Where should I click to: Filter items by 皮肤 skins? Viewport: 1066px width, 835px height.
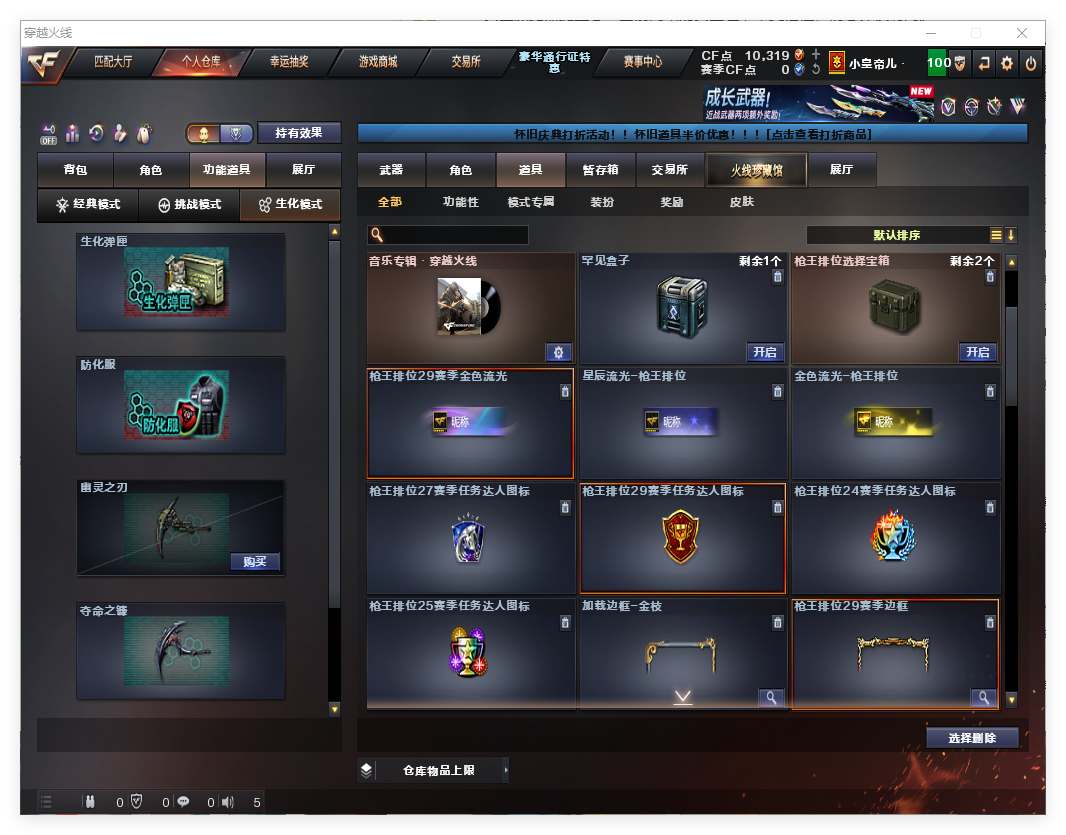[x=741, y=202]
